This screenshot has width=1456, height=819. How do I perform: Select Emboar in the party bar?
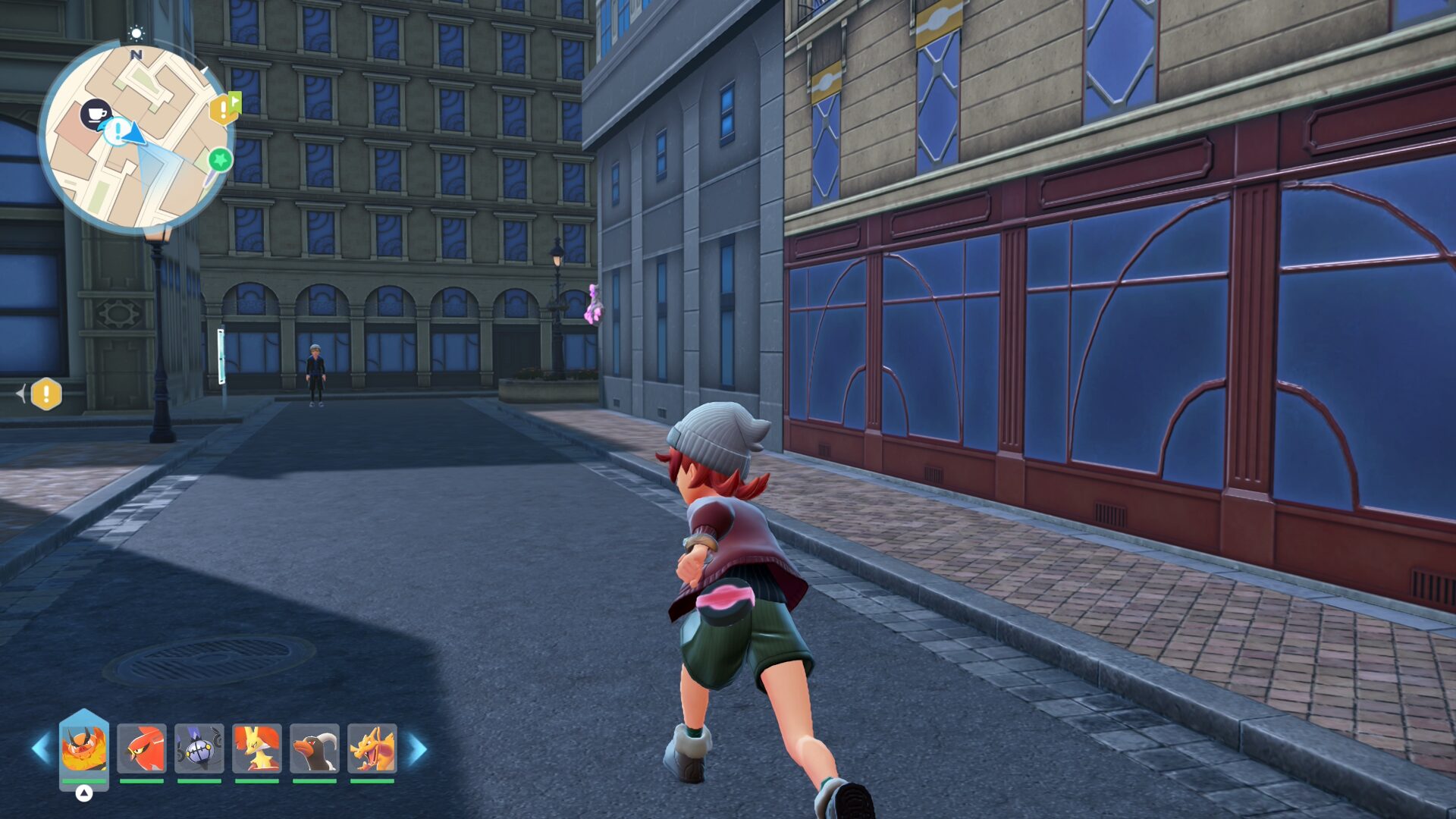(x=83, y=748)
